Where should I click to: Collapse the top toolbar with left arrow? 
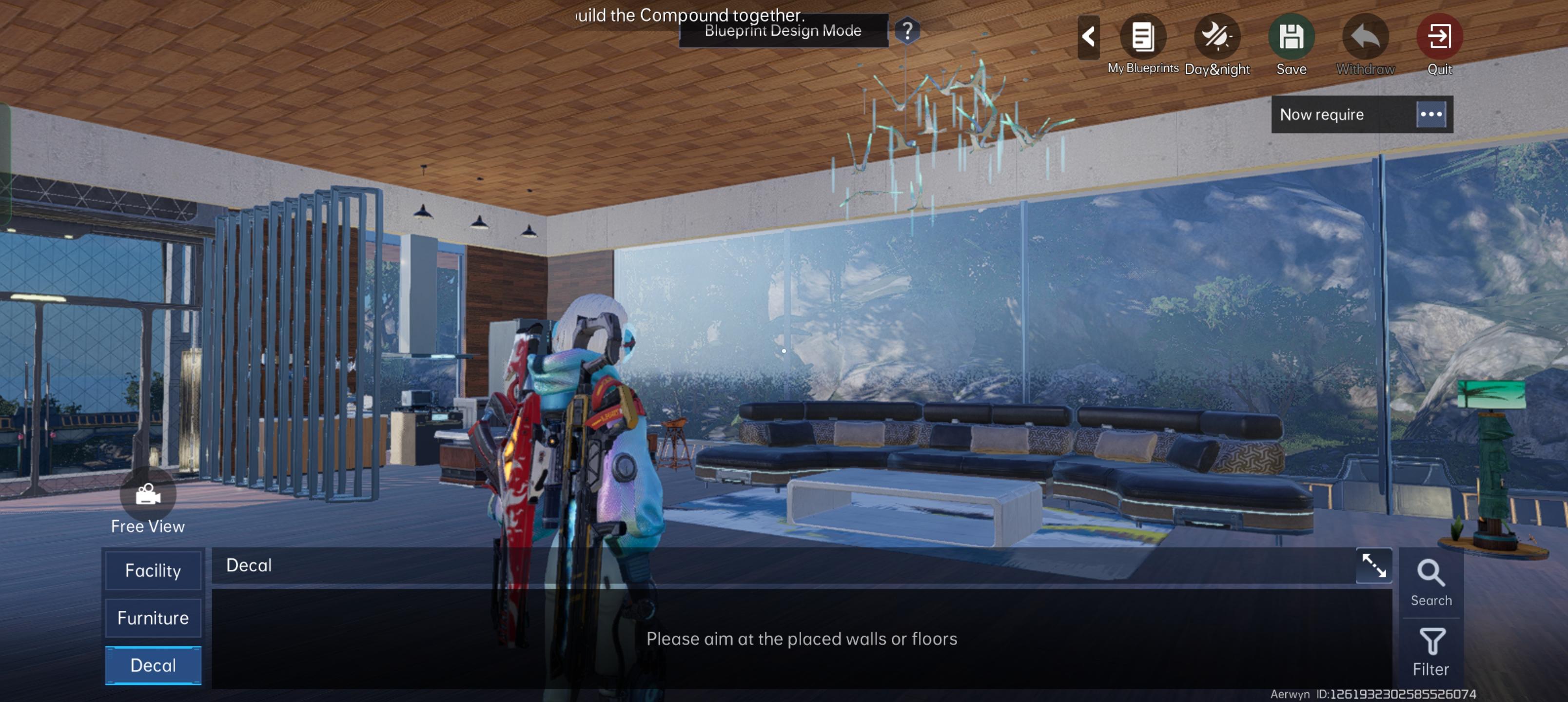click(x=1088, y=37)
